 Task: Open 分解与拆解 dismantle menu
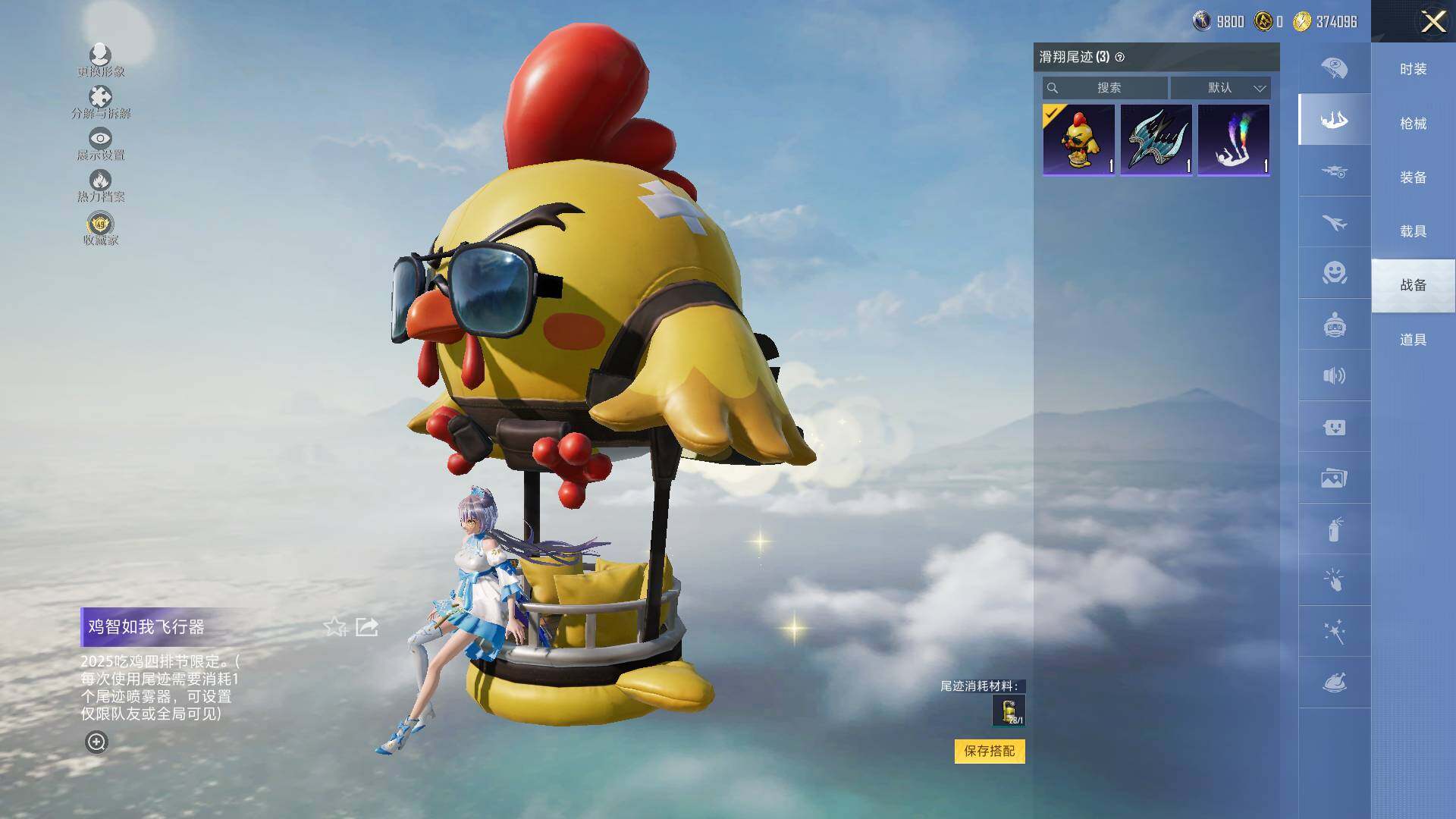[100, 102]
